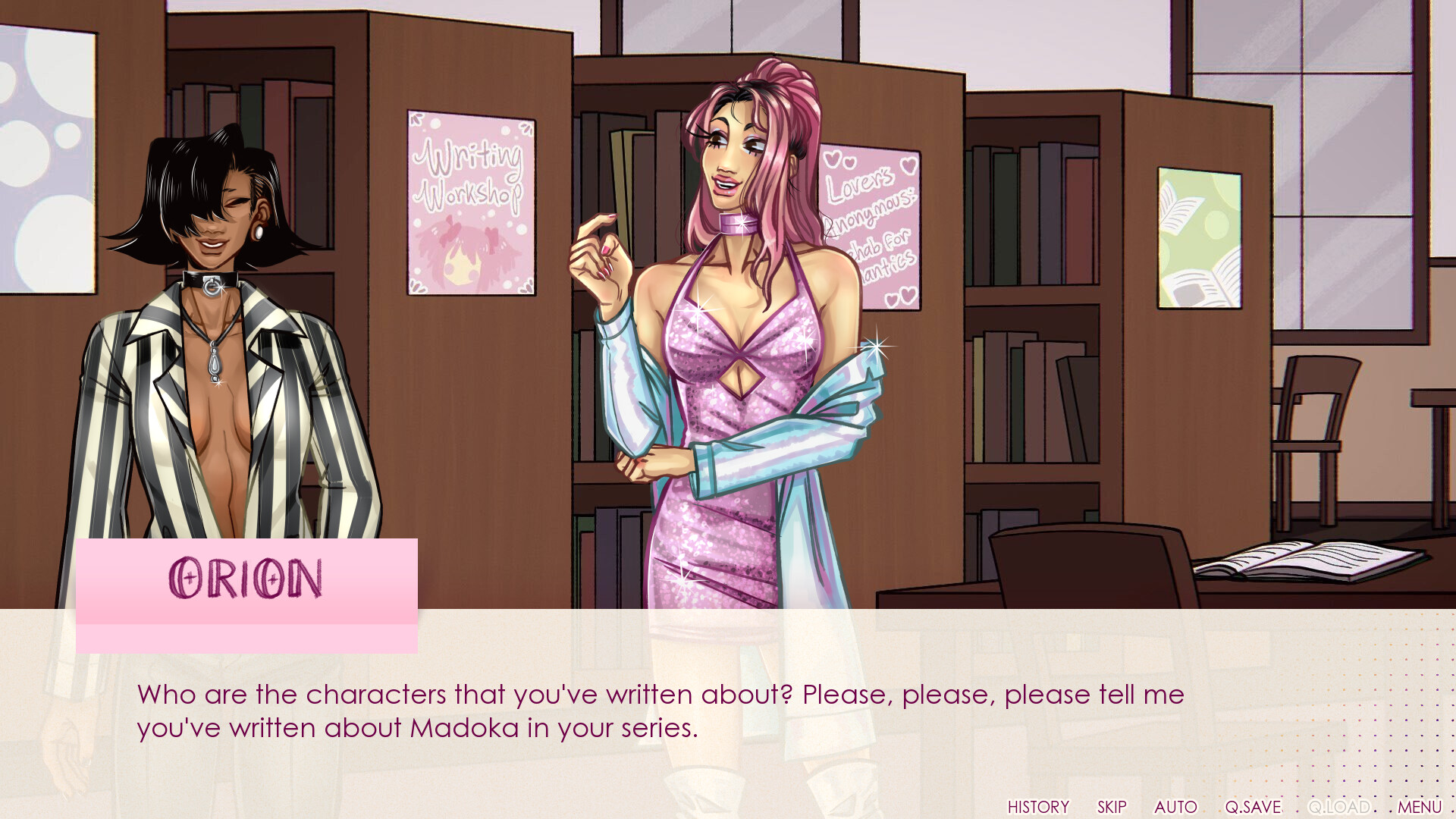Viewport: 1456px width, 819px height.
Task: Click the Writing Workshop poster
Action: 470,201
